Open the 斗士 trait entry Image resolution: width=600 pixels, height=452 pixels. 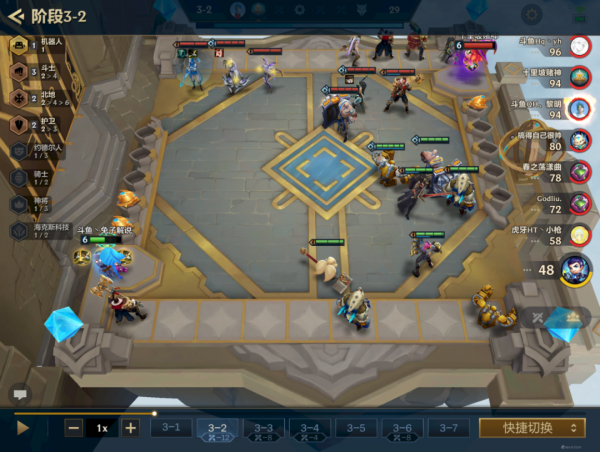(x=20, y=71)
